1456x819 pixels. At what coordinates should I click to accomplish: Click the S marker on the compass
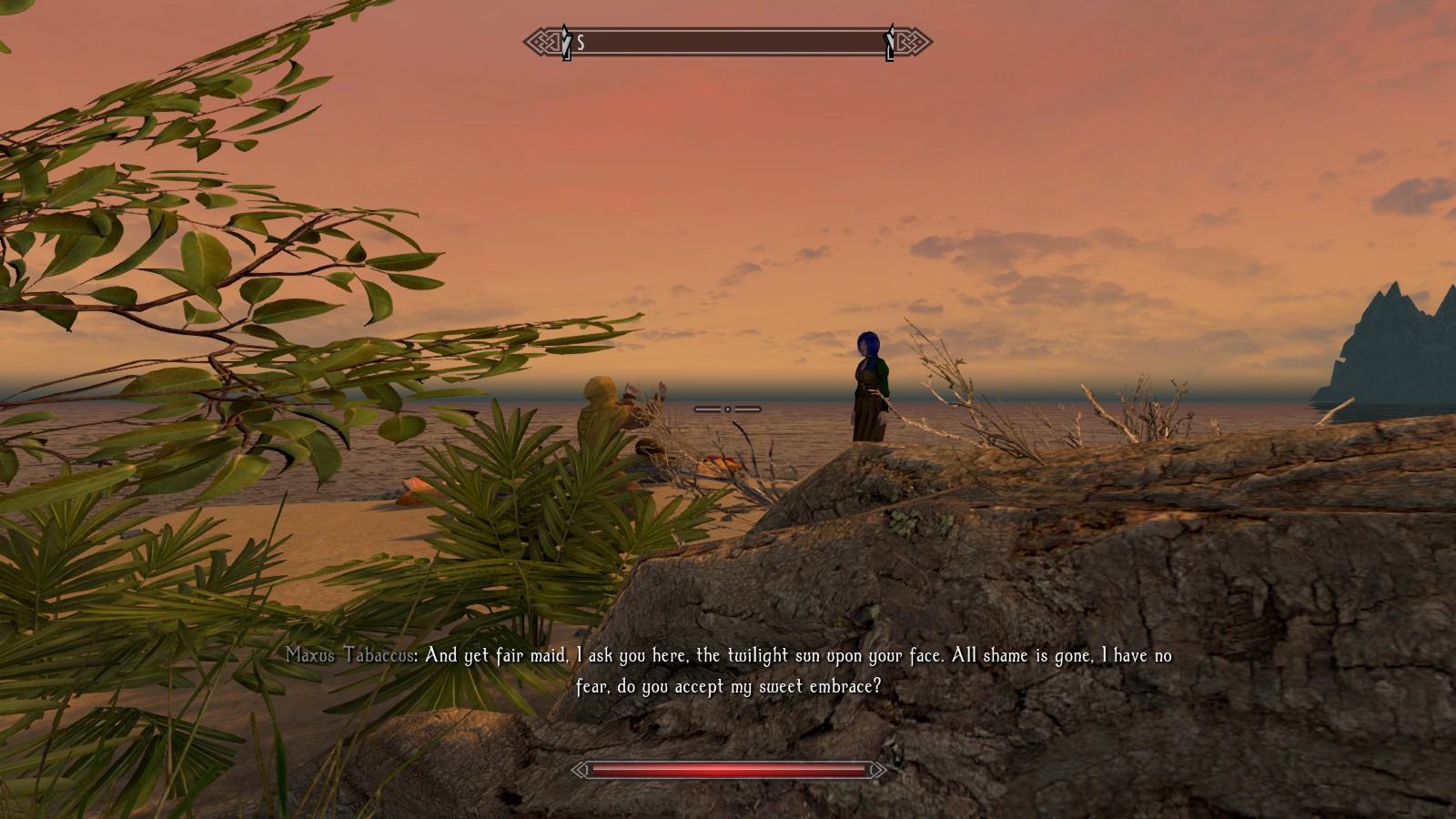coord(581,41)
